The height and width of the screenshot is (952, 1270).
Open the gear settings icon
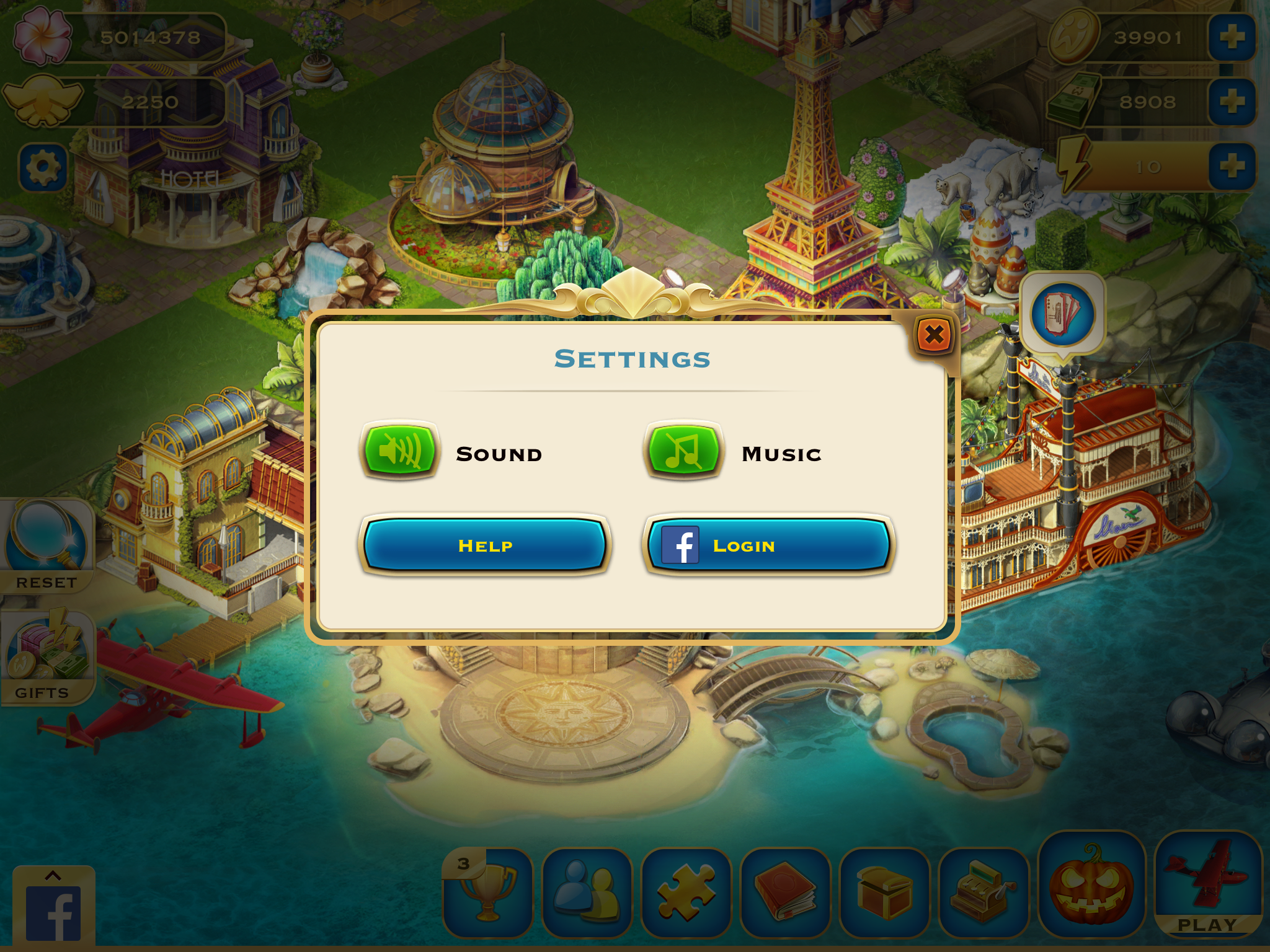(x=43, y=167)
